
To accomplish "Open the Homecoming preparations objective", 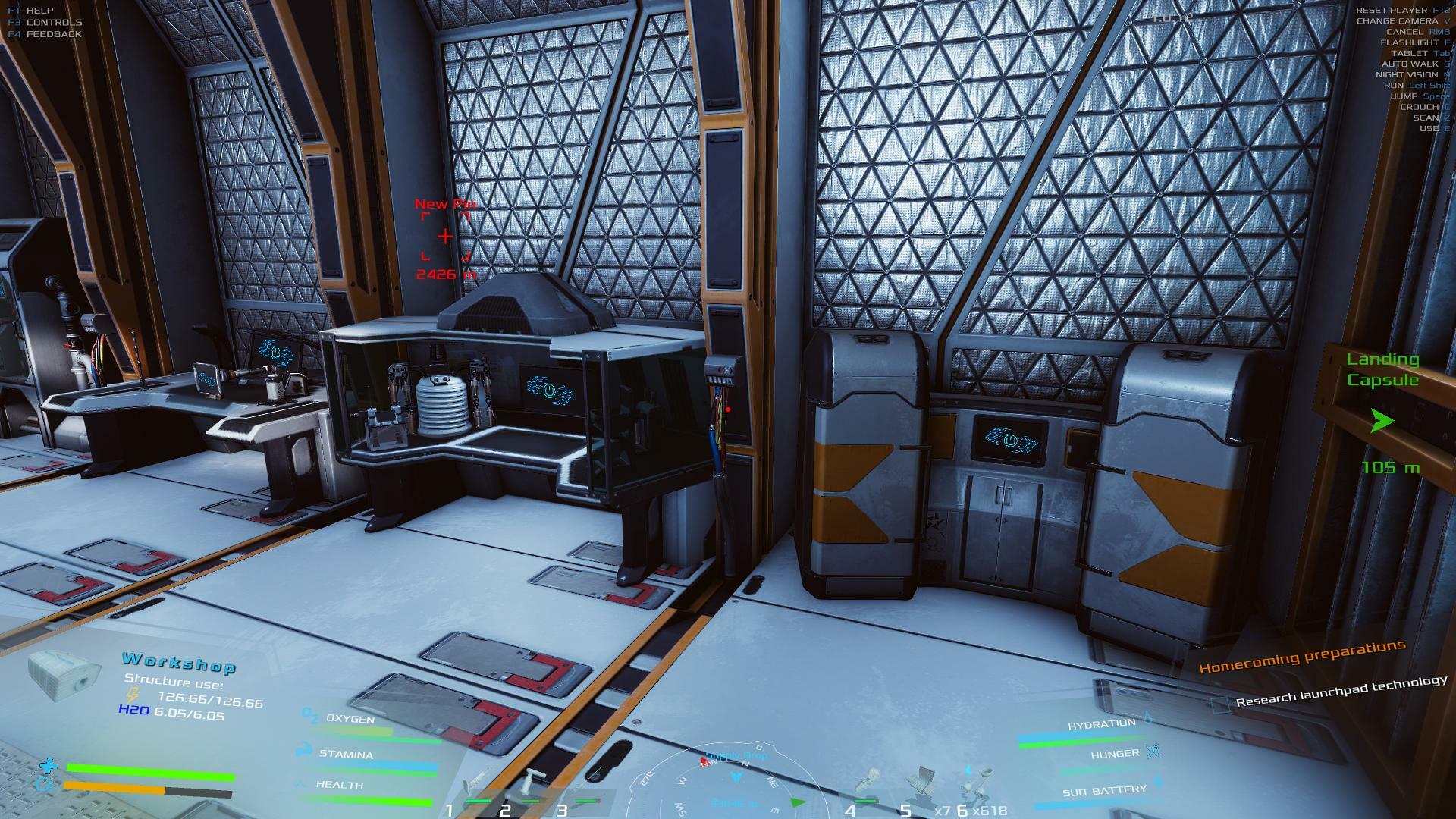I will (x=1301, y=657).
